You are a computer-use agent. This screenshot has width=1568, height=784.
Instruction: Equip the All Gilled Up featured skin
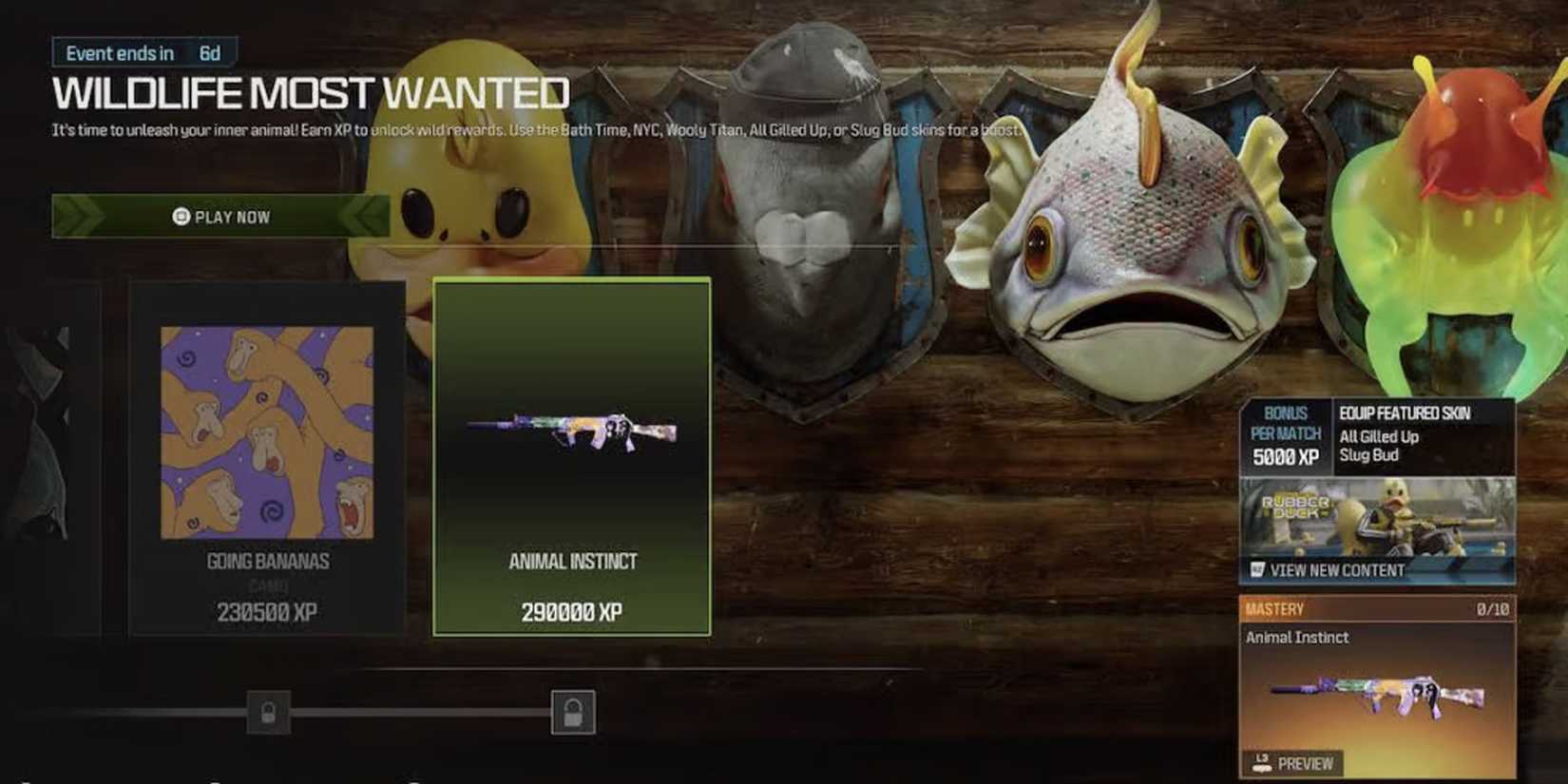[1378, 437]
